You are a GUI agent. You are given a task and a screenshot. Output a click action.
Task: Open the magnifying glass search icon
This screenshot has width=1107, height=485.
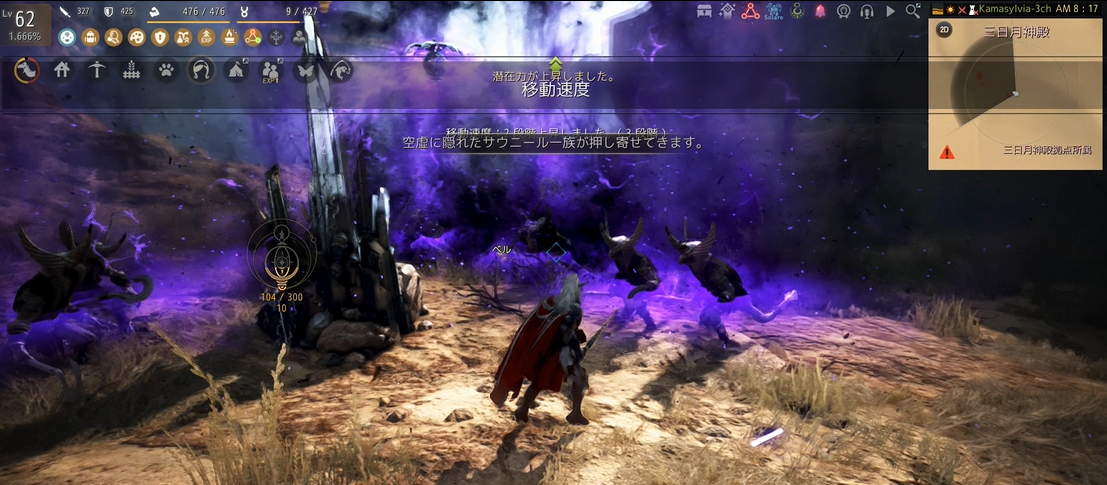(x=912, y=11)
